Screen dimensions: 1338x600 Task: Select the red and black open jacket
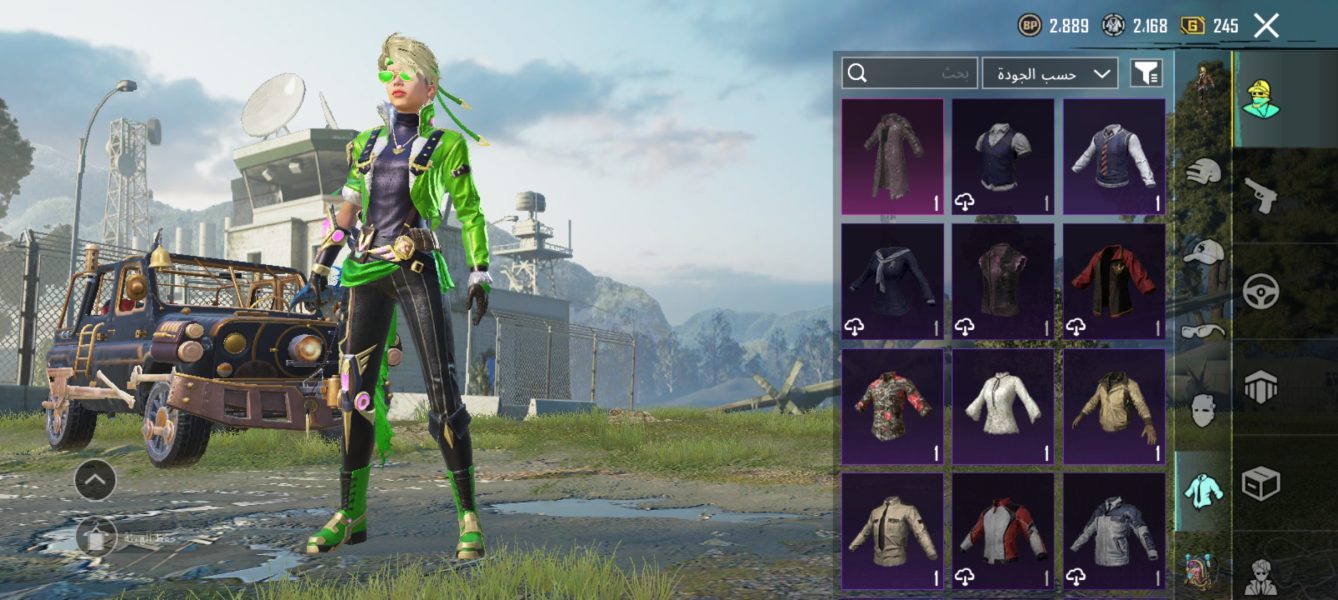(1114, 280)
